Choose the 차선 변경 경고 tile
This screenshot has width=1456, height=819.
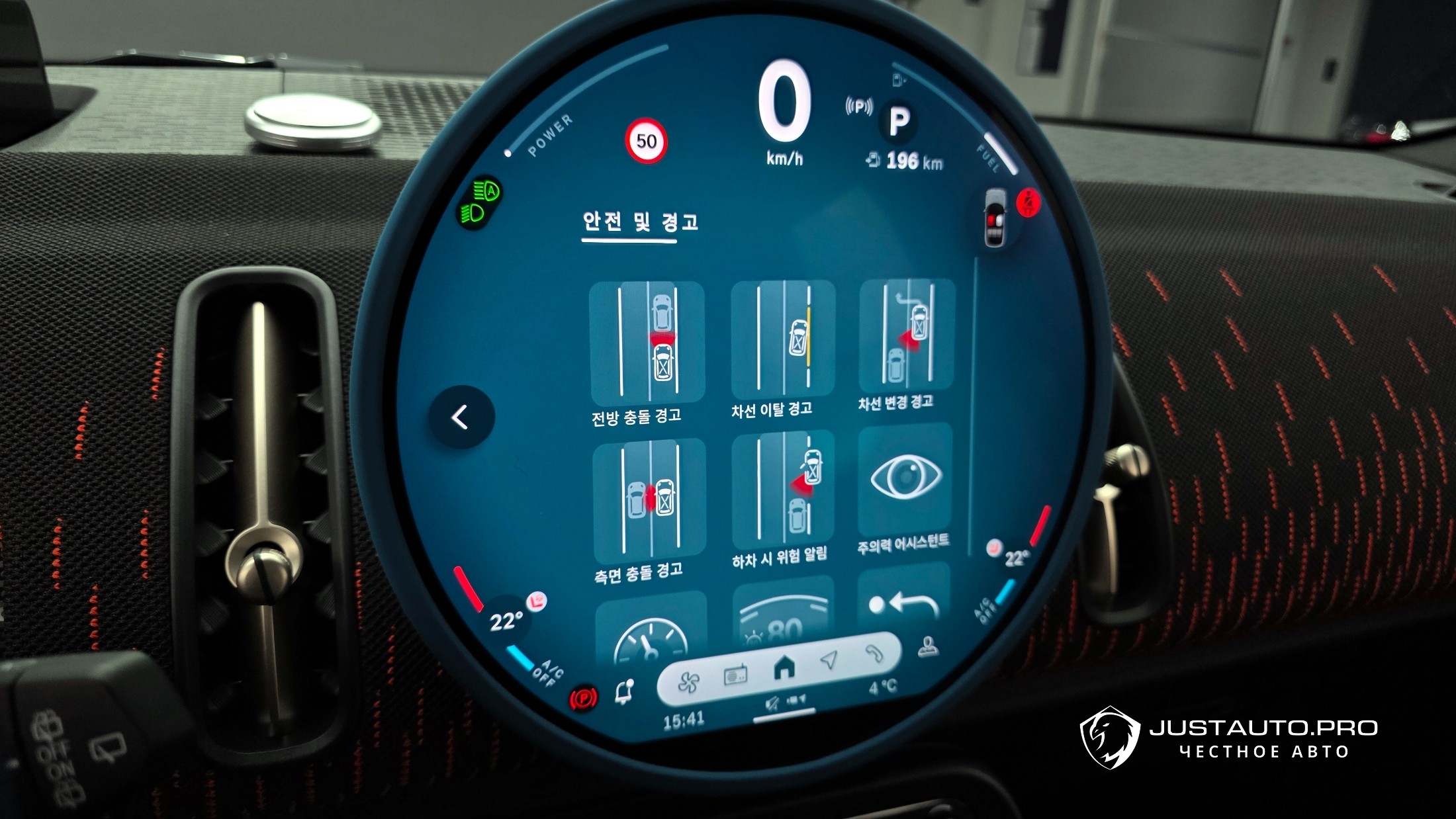[906, 335]
